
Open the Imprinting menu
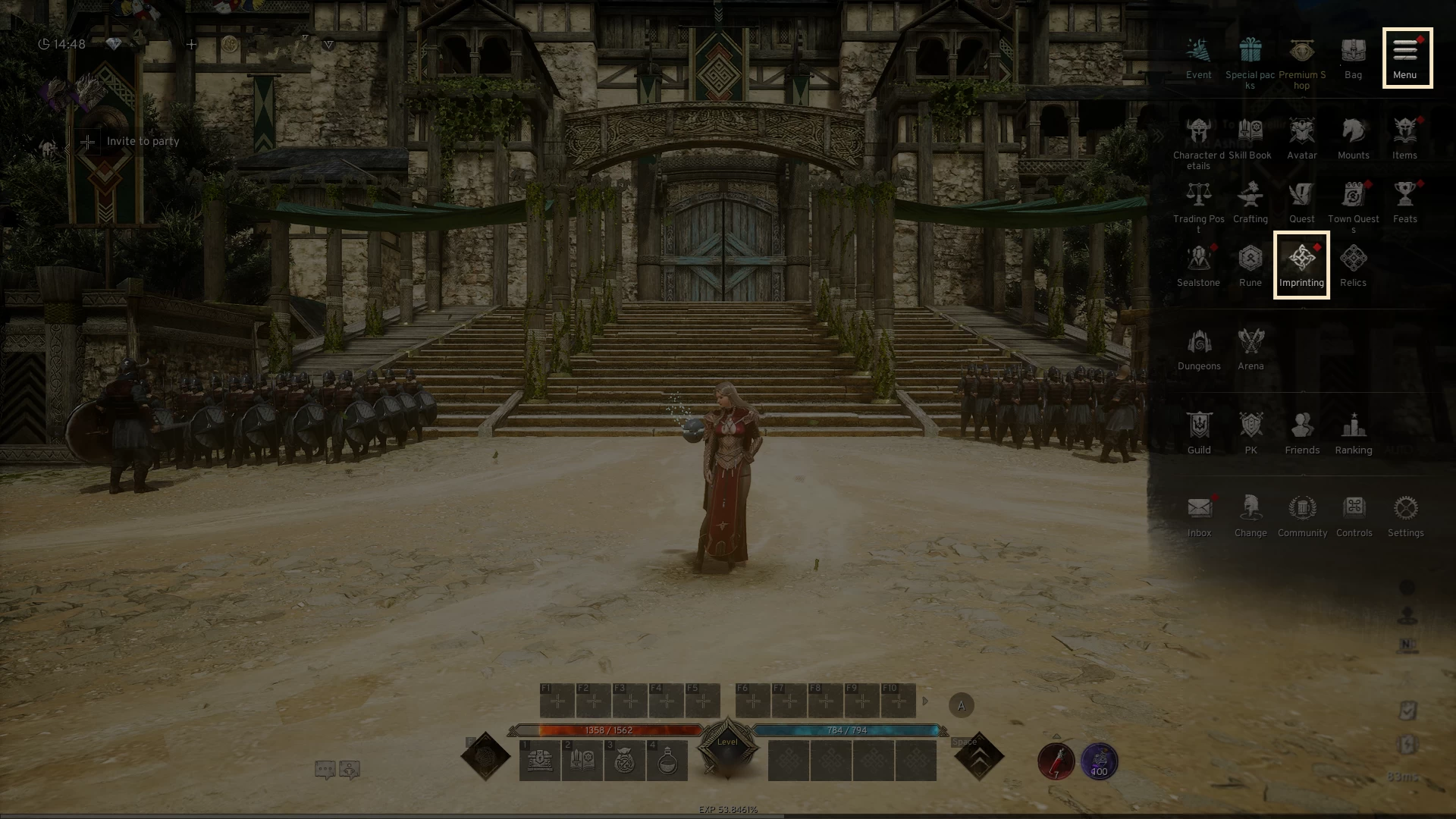click(x=1301, y=264)
